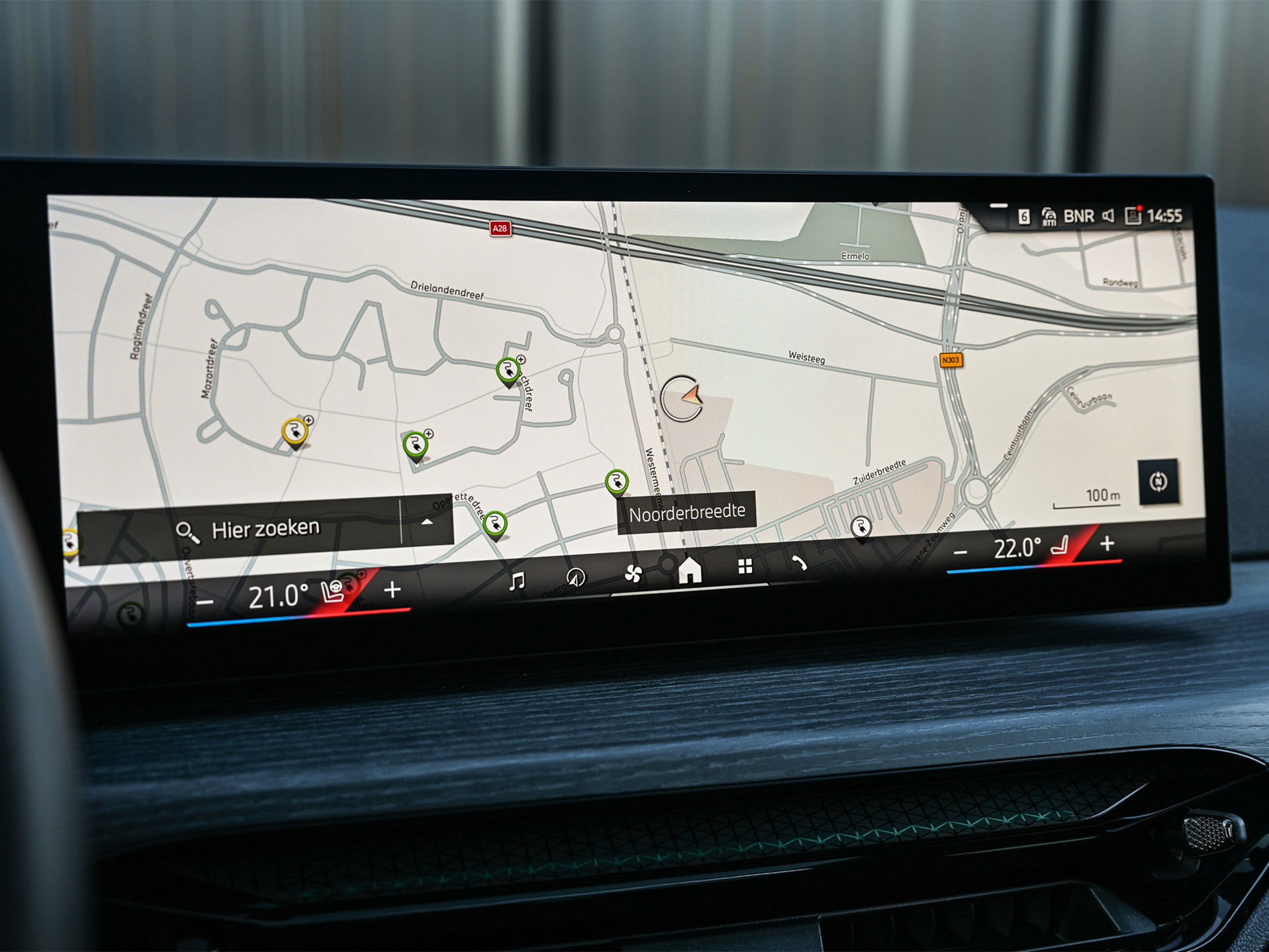
Task: Toggle the passenger seat heating icon
Action: pyautogui.click(x=1060, y=546)
